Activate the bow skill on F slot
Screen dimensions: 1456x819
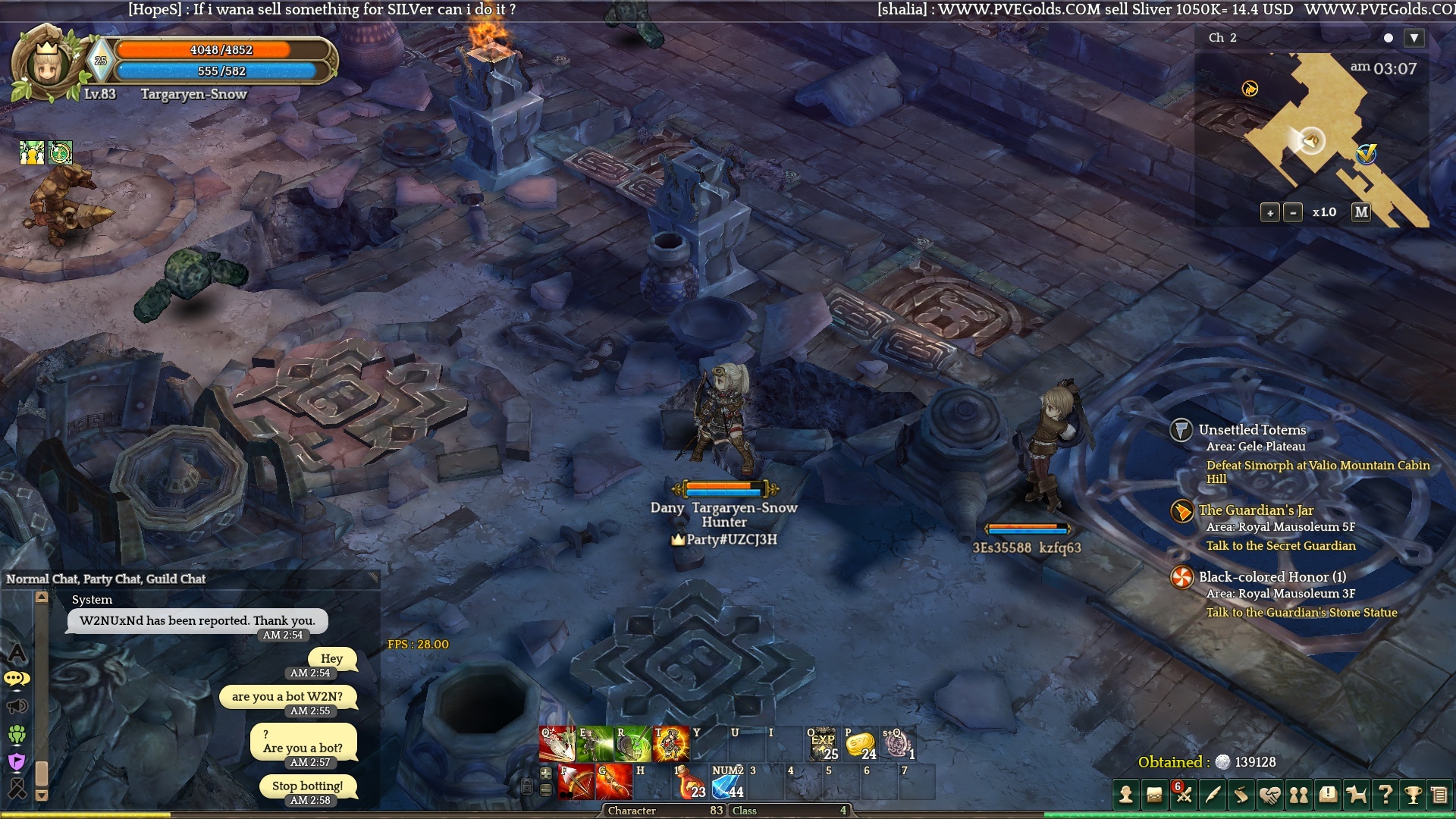[x=576, y=783]
